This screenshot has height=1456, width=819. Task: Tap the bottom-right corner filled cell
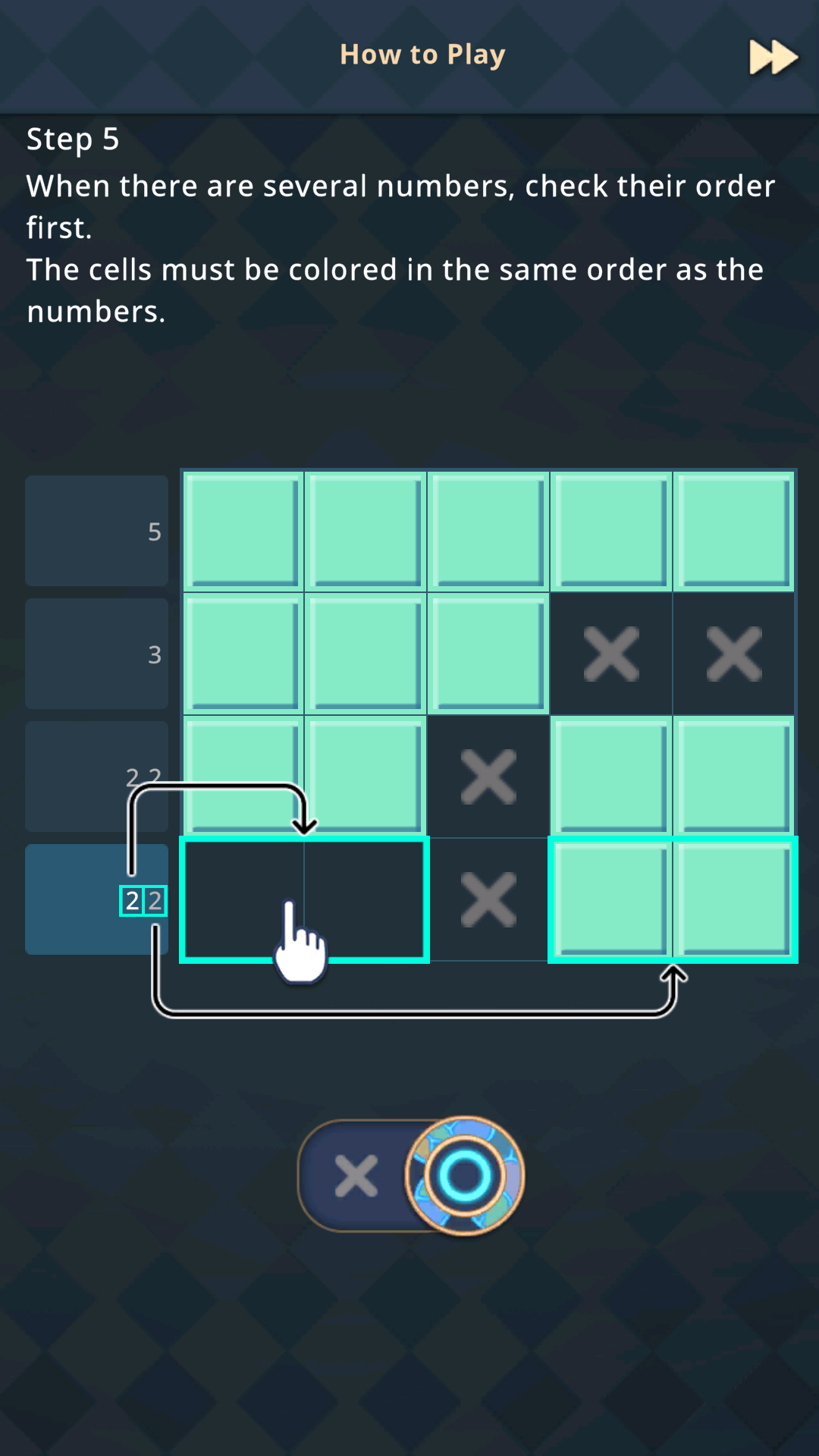click(x=733, y=899)
